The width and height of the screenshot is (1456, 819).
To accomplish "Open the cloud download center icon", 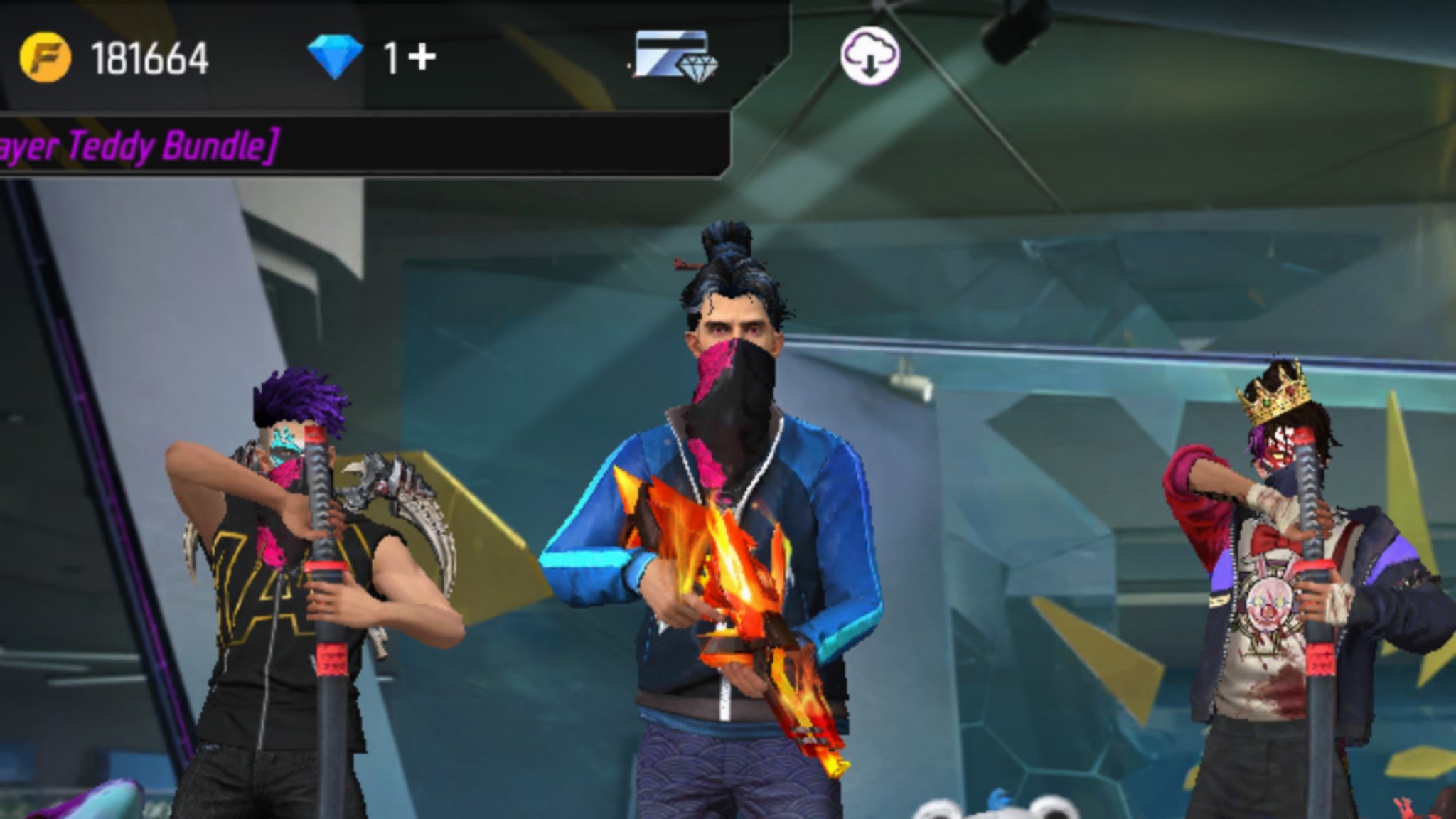I will point(870,55).
